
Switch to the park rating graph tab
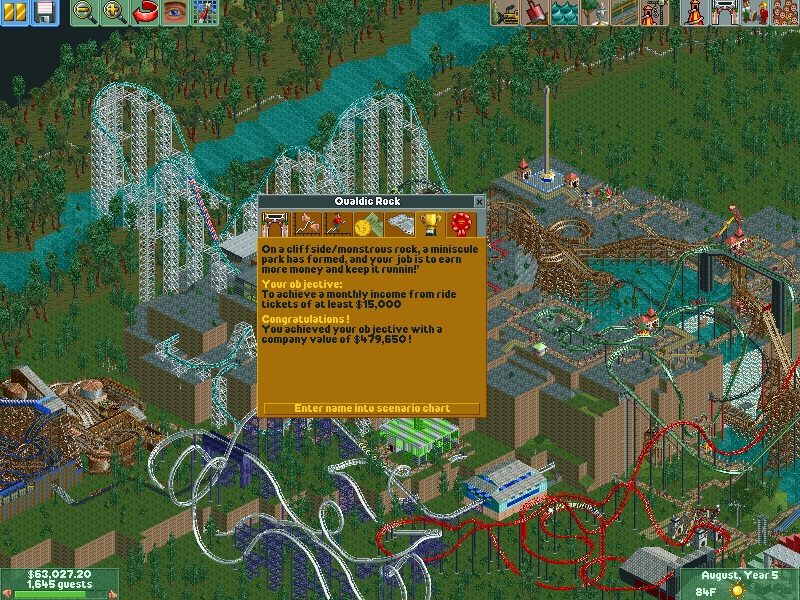(305, 223)
